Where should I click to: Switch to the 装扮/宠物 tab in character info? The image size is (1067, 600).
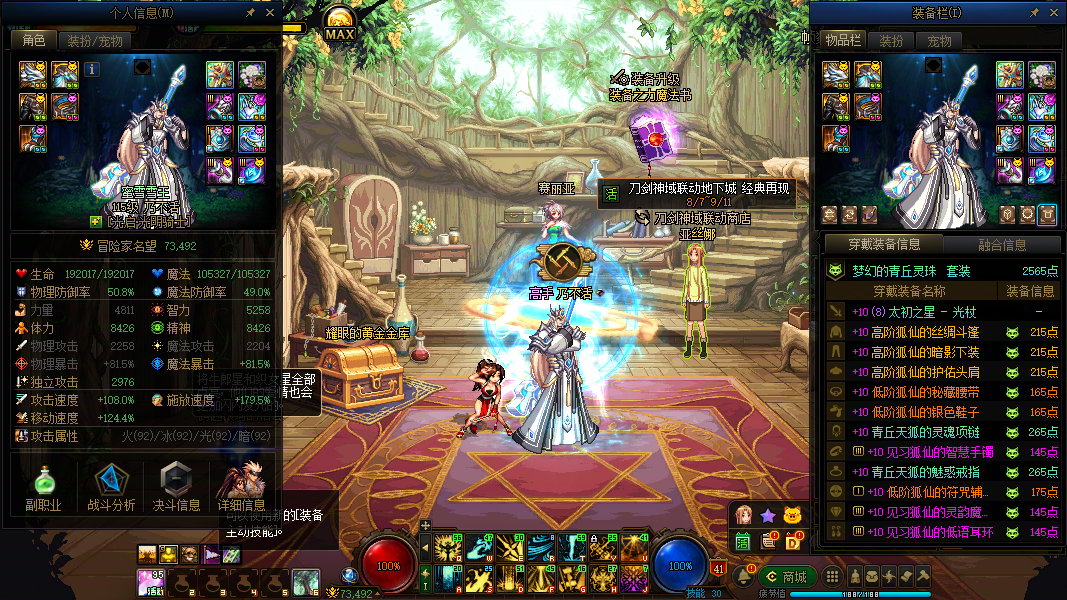95,41
